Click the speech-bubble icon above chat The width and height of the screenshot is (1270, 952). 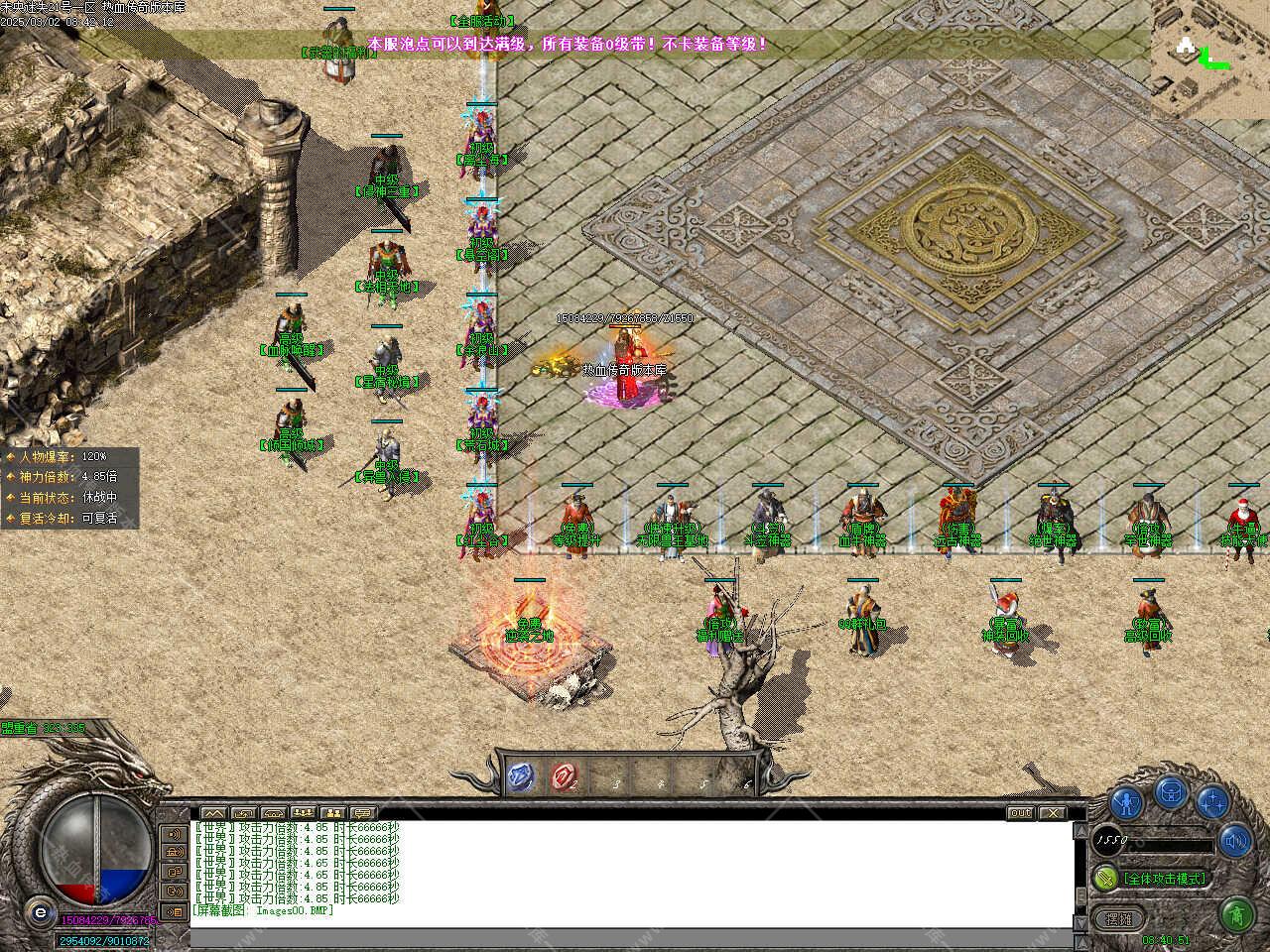click(362, 814)
